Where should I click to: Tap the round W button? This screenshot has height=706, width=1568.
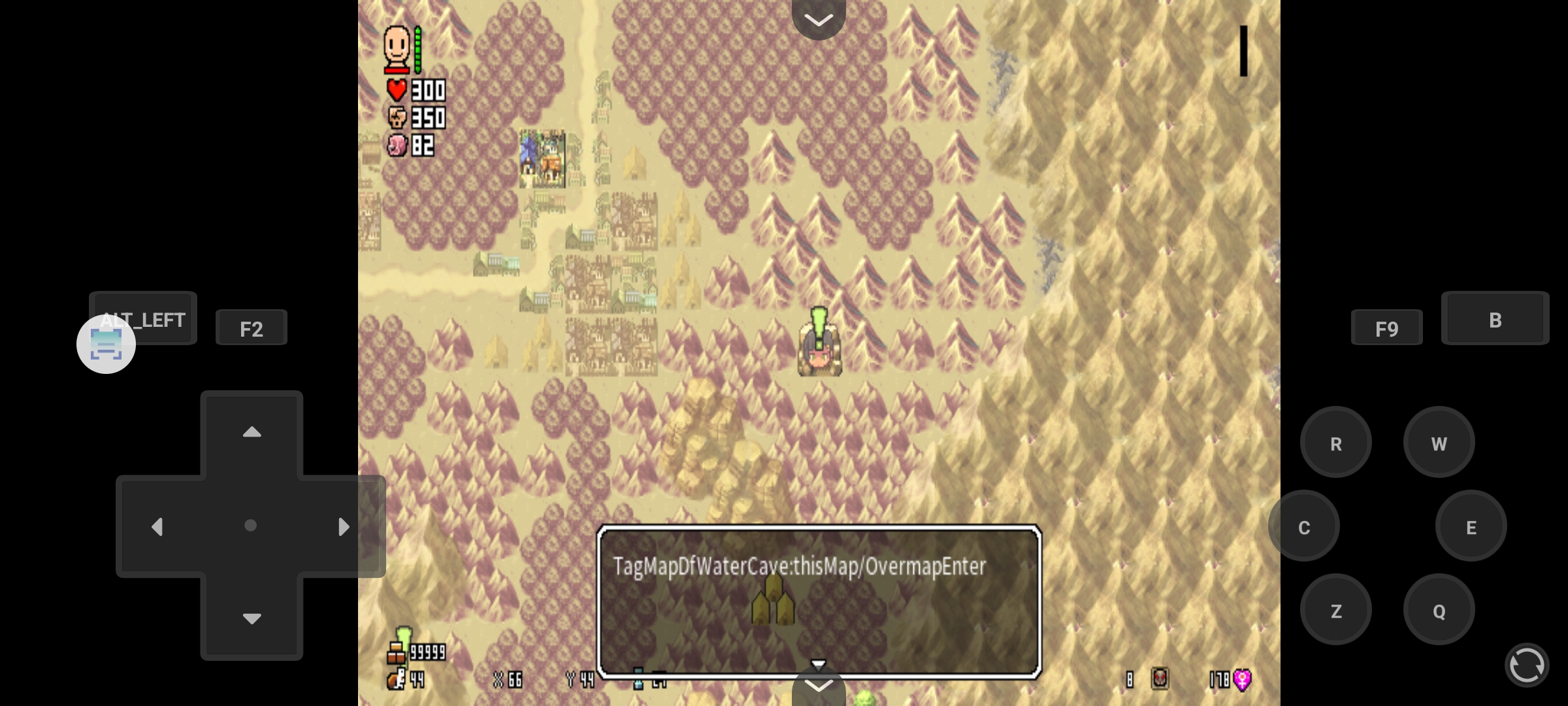[x=1439, y=443]
